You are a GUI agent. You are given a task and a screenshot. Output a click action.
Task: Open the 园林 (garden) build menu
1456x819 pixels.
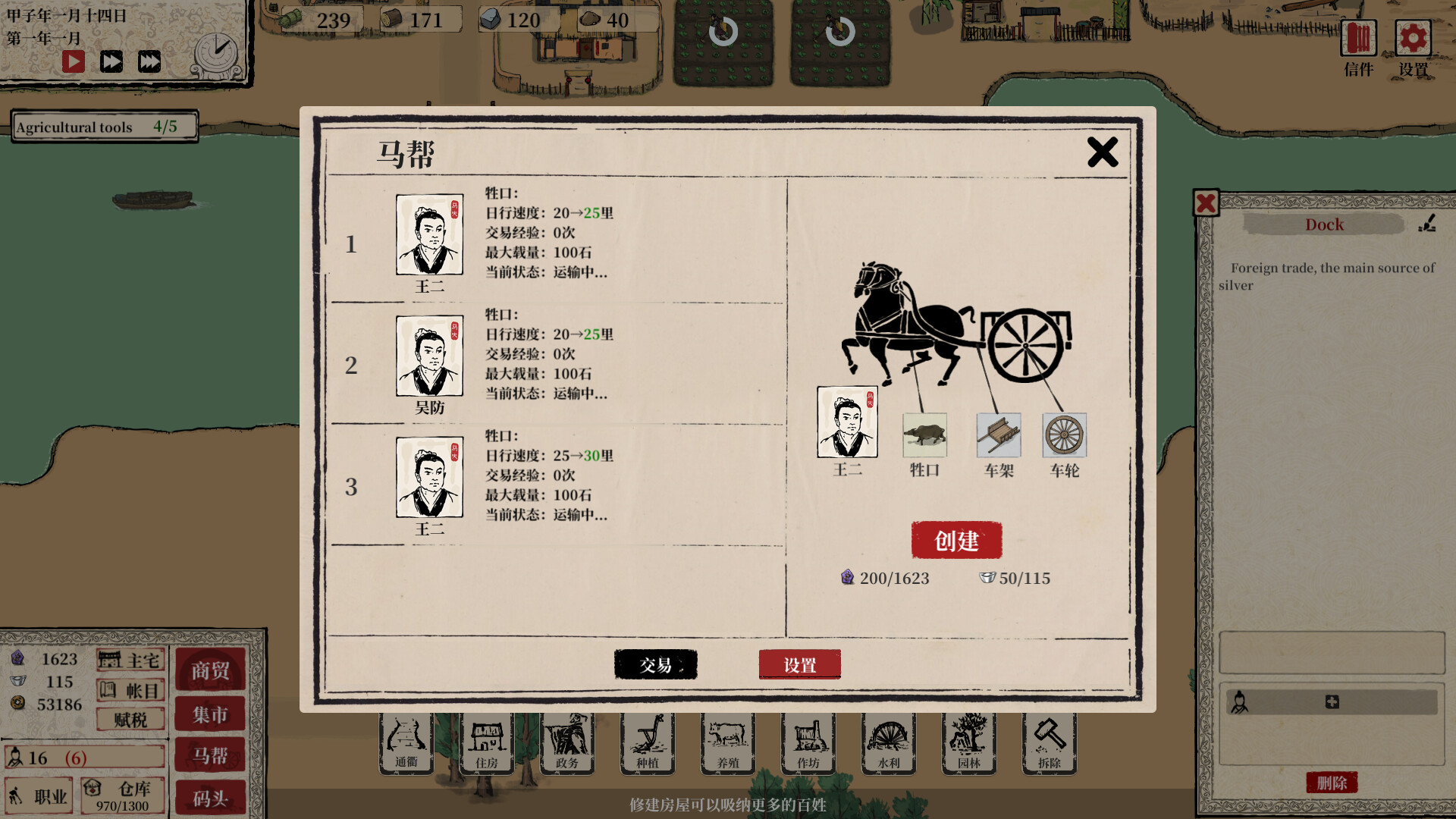pos(969,743)
